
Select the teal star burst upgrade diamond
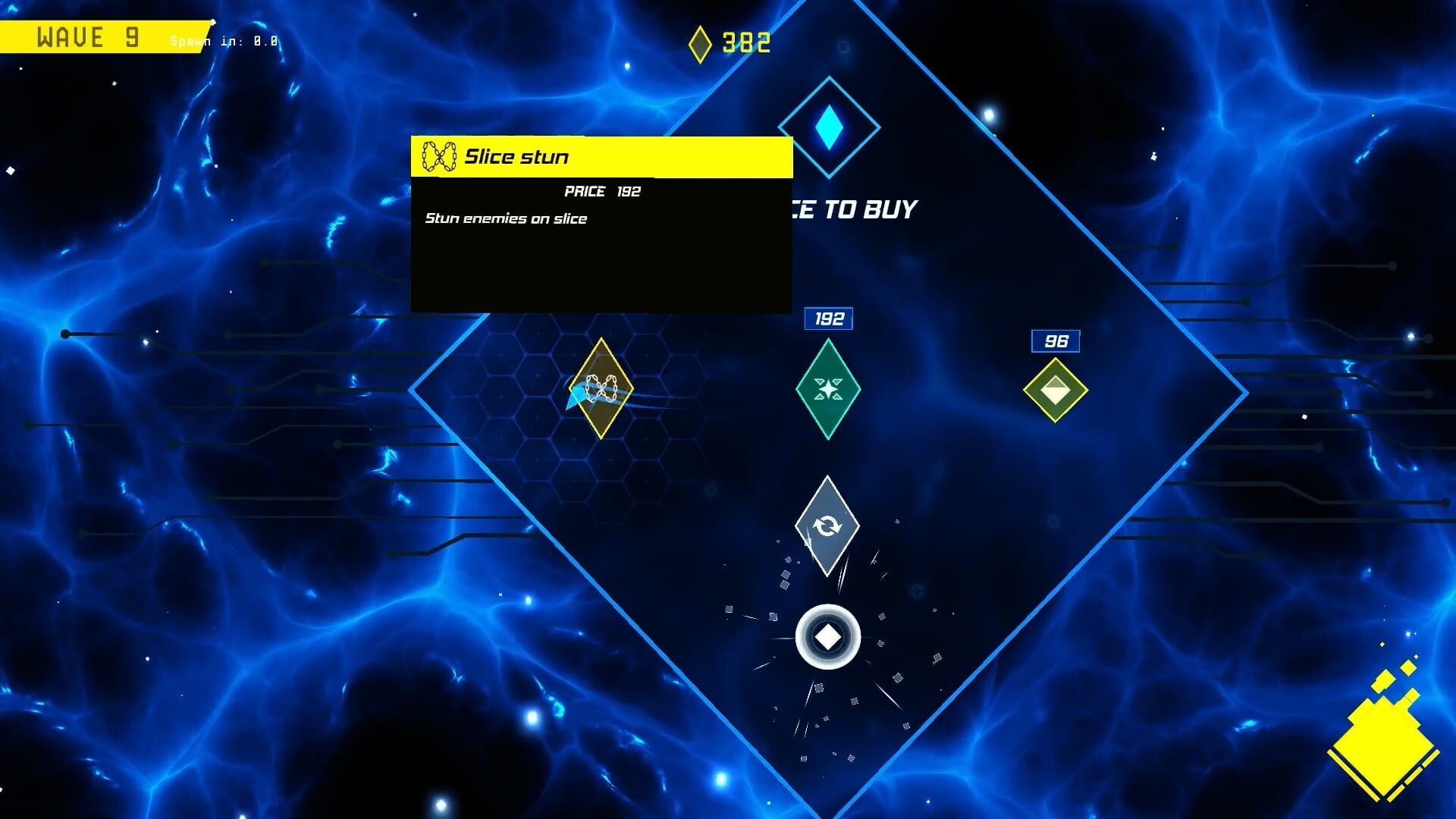[x=827, y=391]
